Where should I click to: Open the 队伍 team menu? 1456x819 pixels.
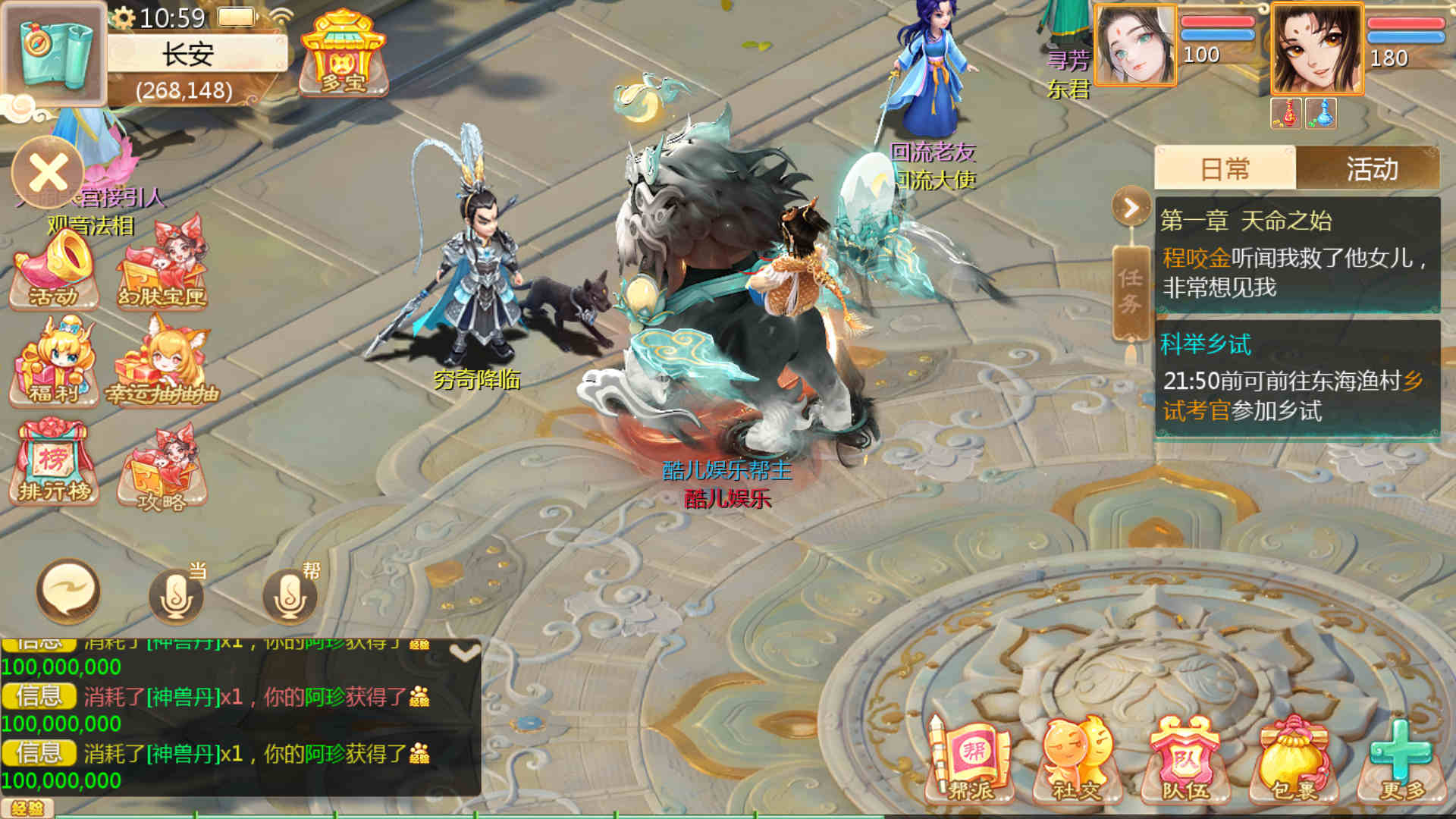click(1185, 760)
